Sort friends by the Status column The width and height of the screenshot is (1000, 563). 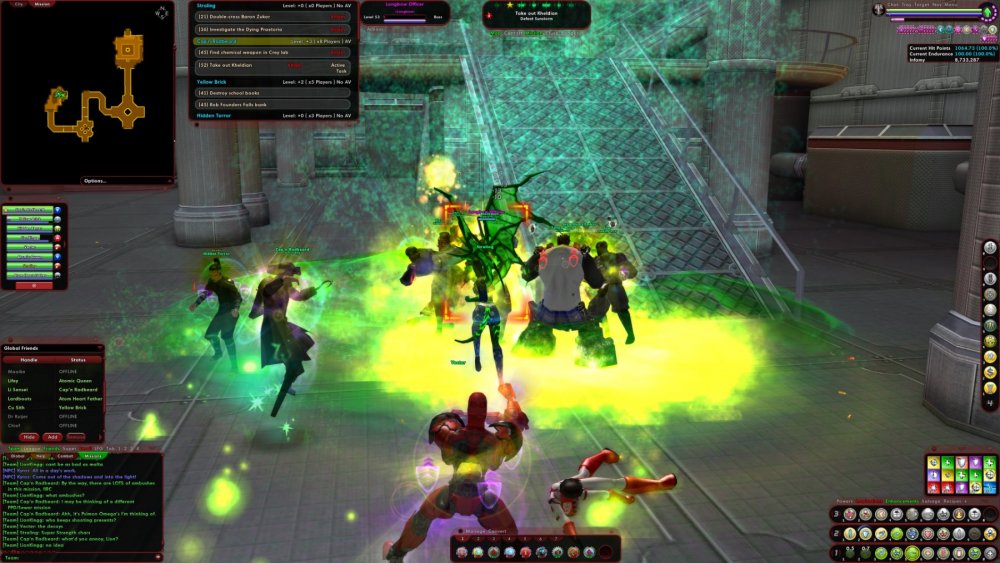click(78, 359)
